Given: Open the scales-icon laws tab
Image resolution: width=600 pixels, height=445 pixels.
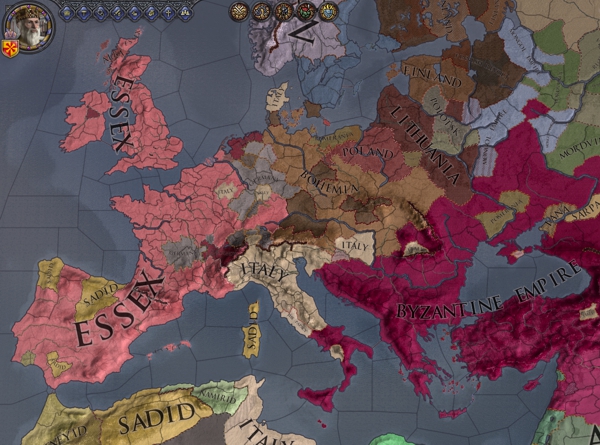Looking at the screenshot, I should (84, 12).
